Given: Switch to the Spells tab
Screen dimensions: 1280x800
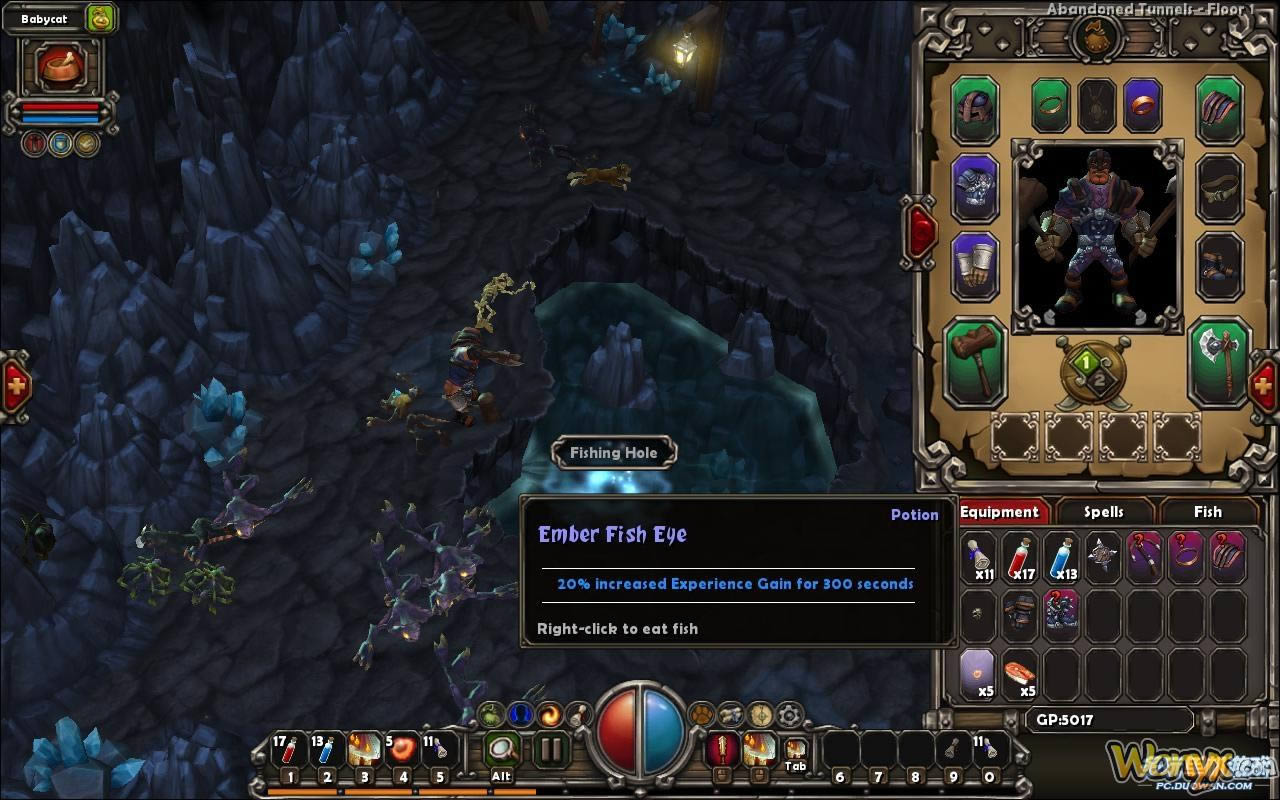Looking at the screenshot, I should (1104, 512).
